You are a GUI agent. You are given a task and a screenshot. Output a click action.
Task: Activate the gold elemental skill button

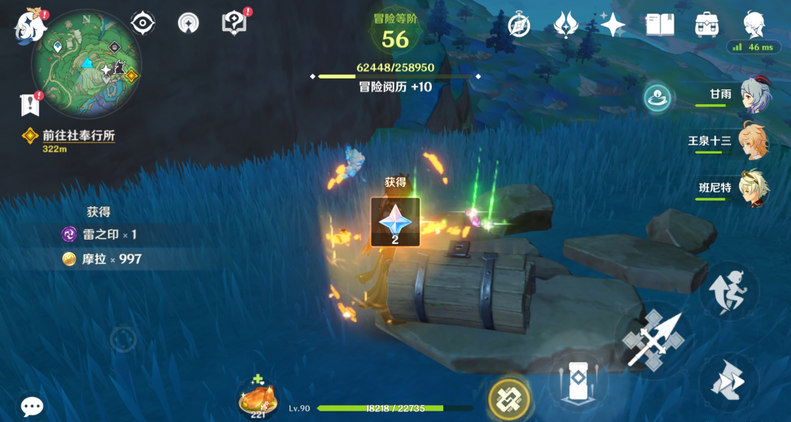(509, 399)
